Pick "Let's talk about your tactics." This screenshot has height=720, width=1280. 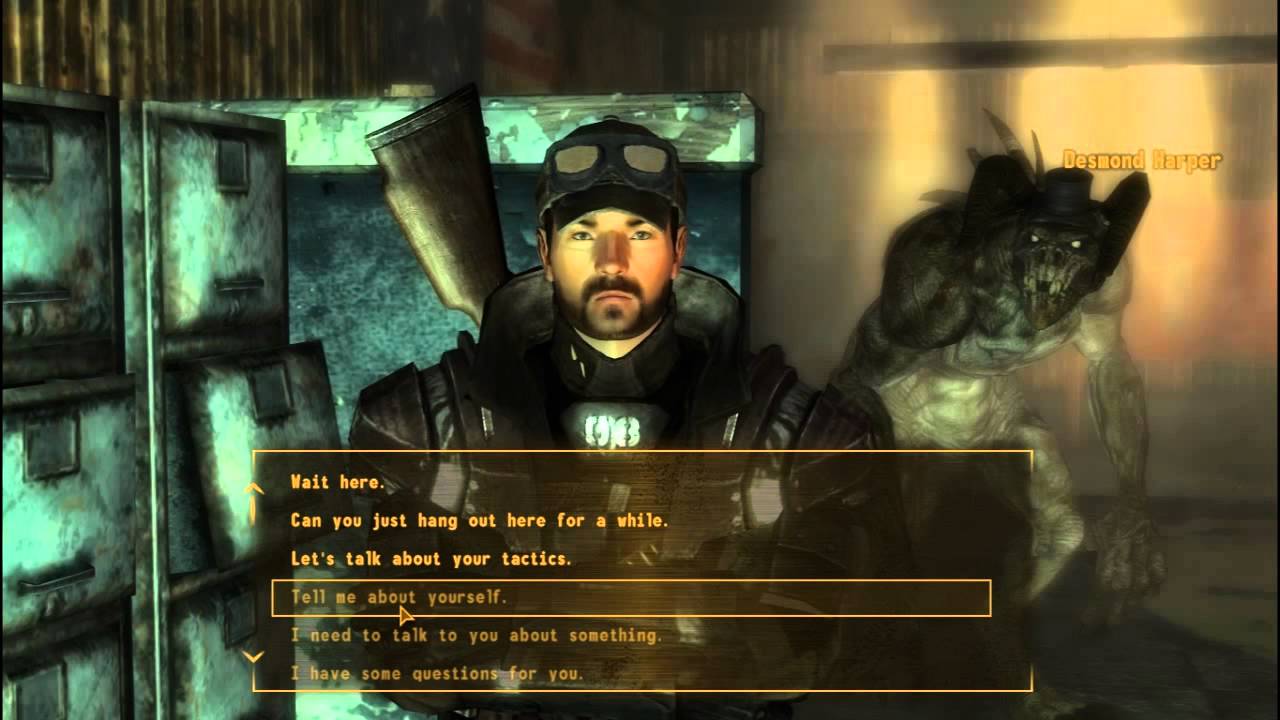(x=431, y=559)
